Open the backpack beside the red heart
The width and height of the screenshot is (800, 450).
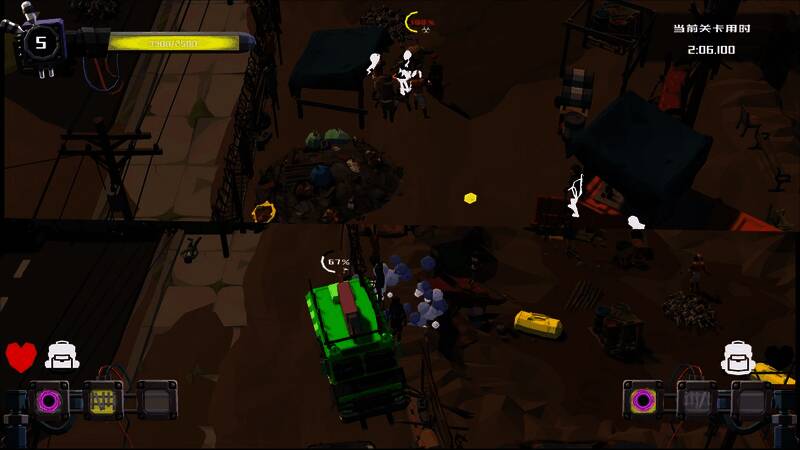pos(62,355)
